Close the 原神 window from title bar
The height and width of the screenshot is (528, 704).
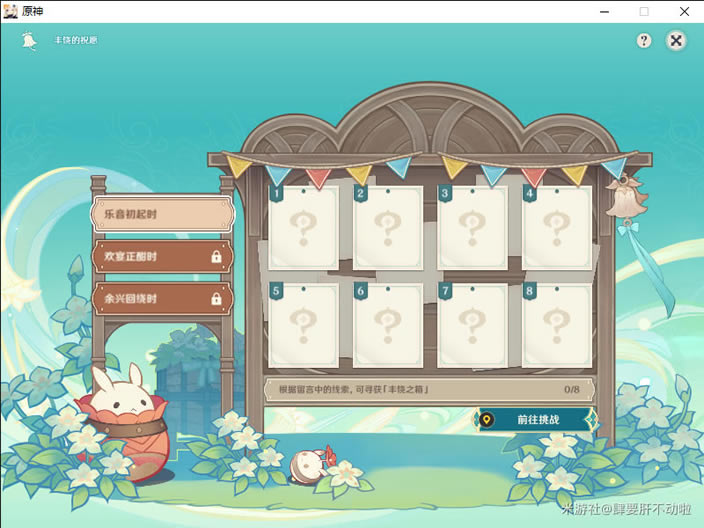click(x=685, y=11)
